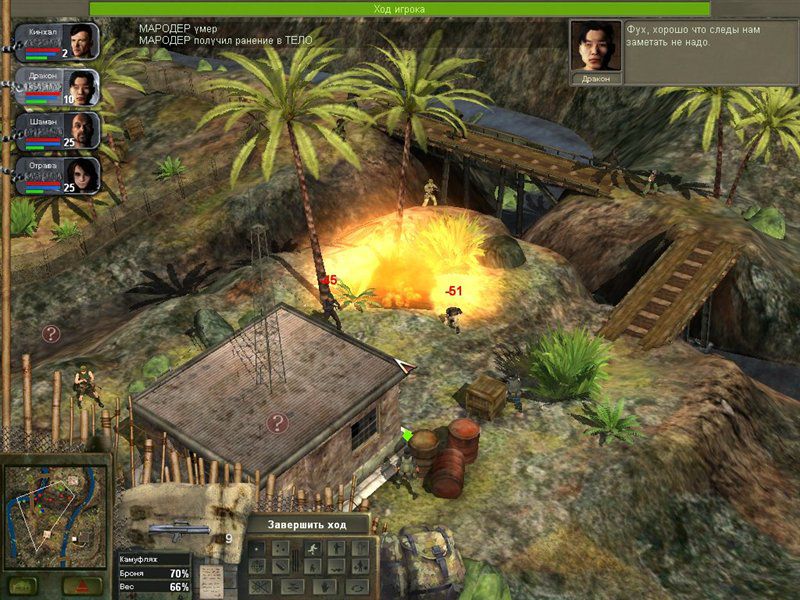The image size is (800, 600).
Task: Choose mercenary Шаман from the squad list
Action: (58, 131)
